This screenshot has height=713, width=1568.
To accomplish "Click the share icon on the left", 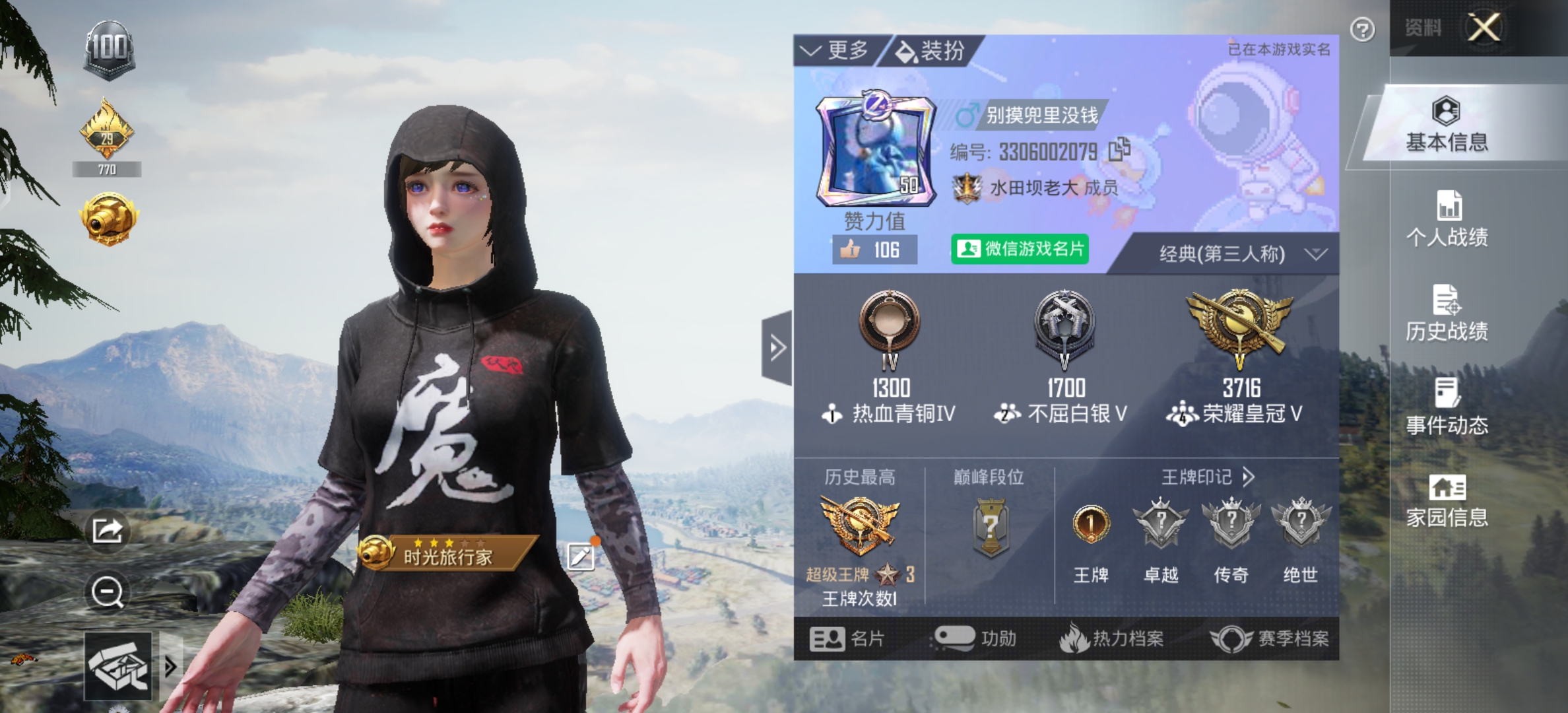I will click(x=108, y=529).
